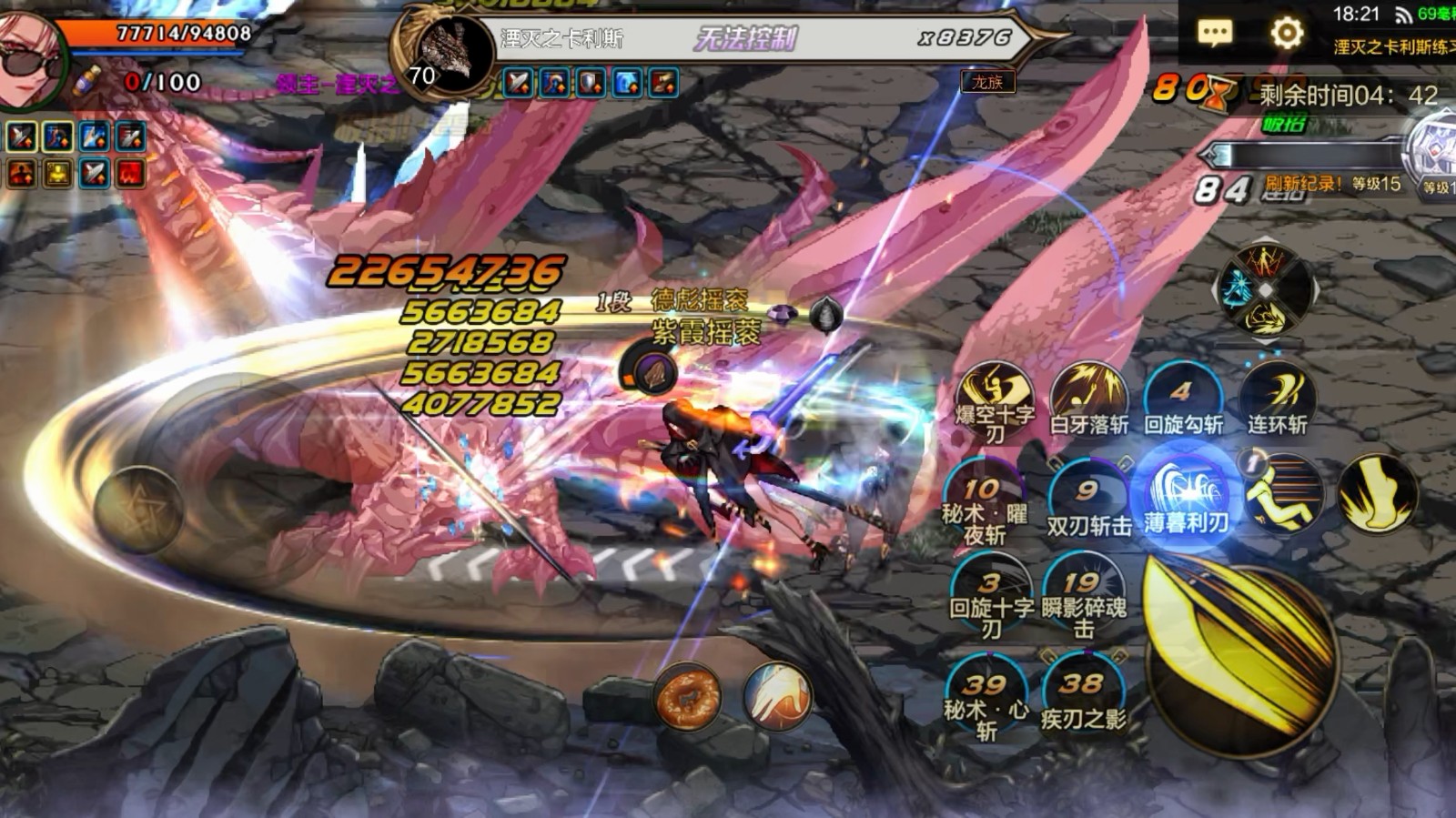Tap the 回旋十字刃 skill
Viewport: 1456px width, 818px height.
click(991, 596)
